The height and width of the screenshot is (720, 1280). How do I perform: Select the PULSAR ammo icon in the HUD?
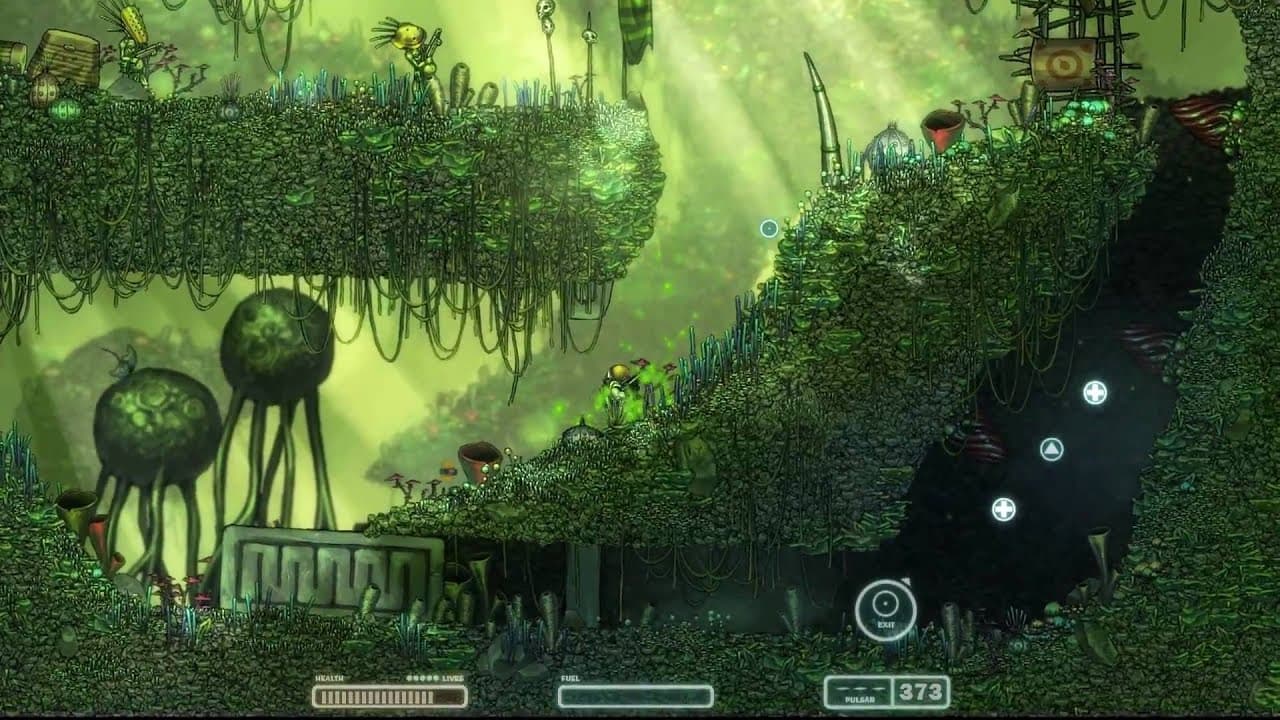860,690
